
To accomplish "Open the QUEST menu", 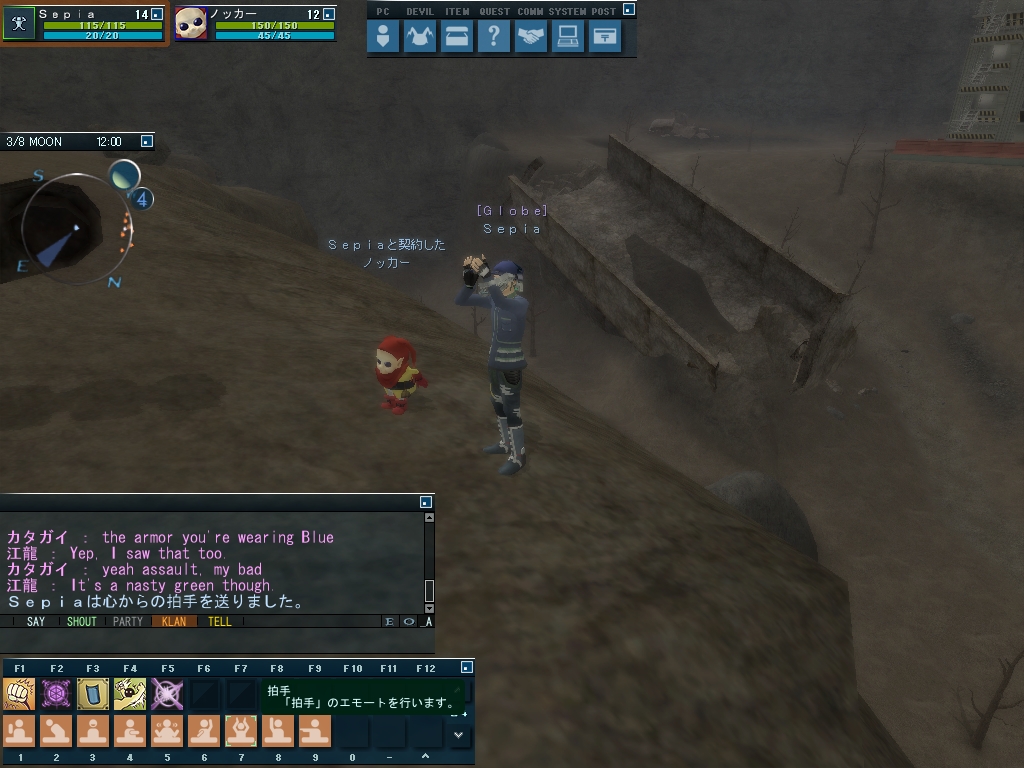I will coord(494,37).
